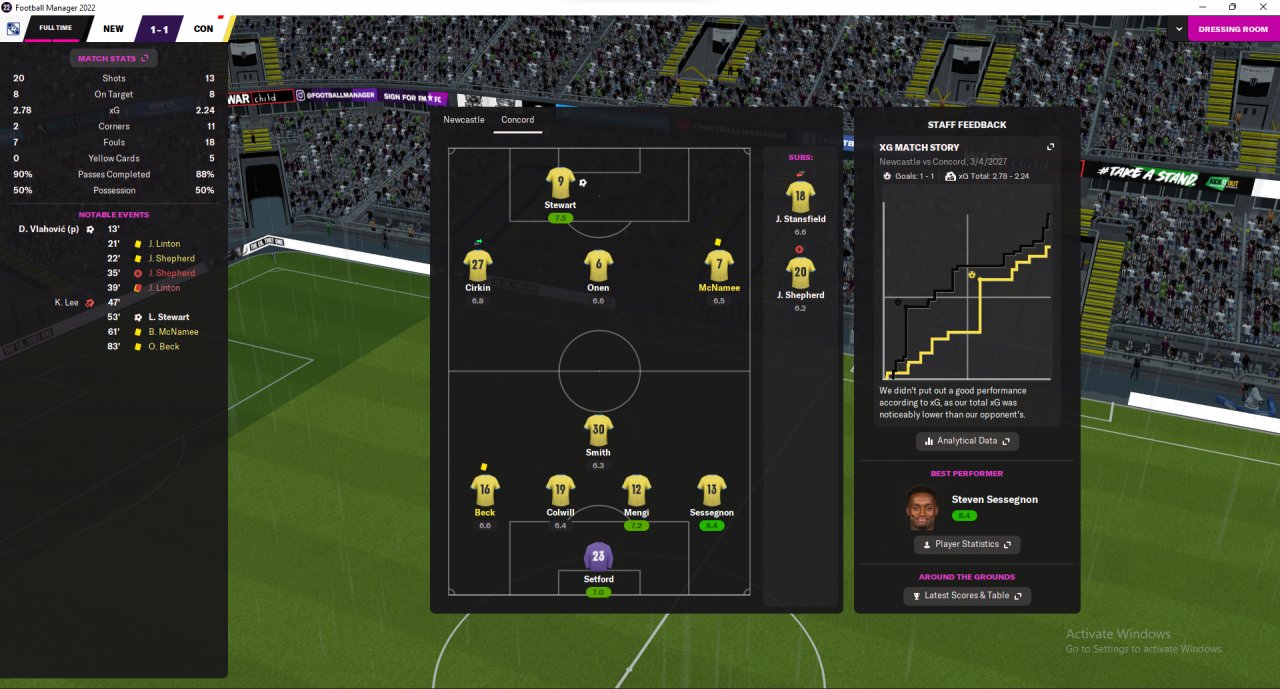Go to the Dressing Room
The width and height of the screenshot is (1280, 689).
(1233, 29)
